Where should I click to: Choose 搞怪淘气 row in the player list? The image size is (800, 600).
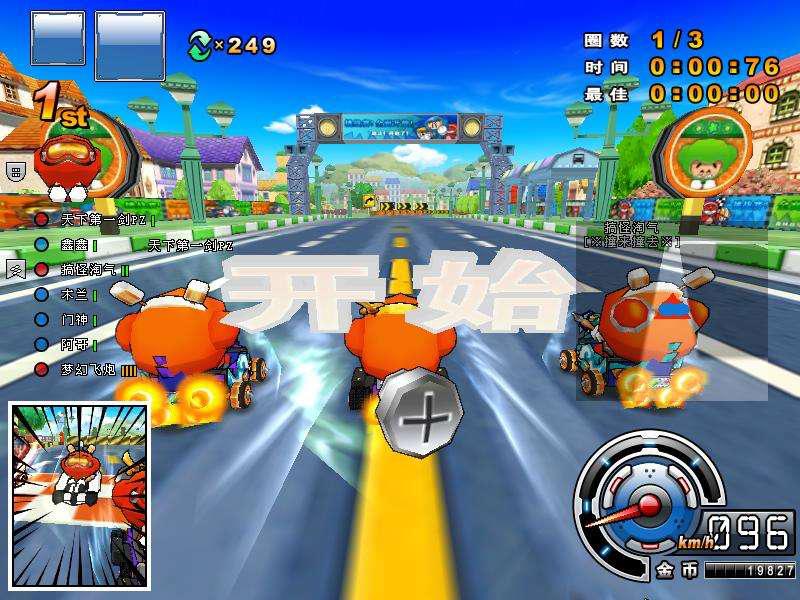89,269
